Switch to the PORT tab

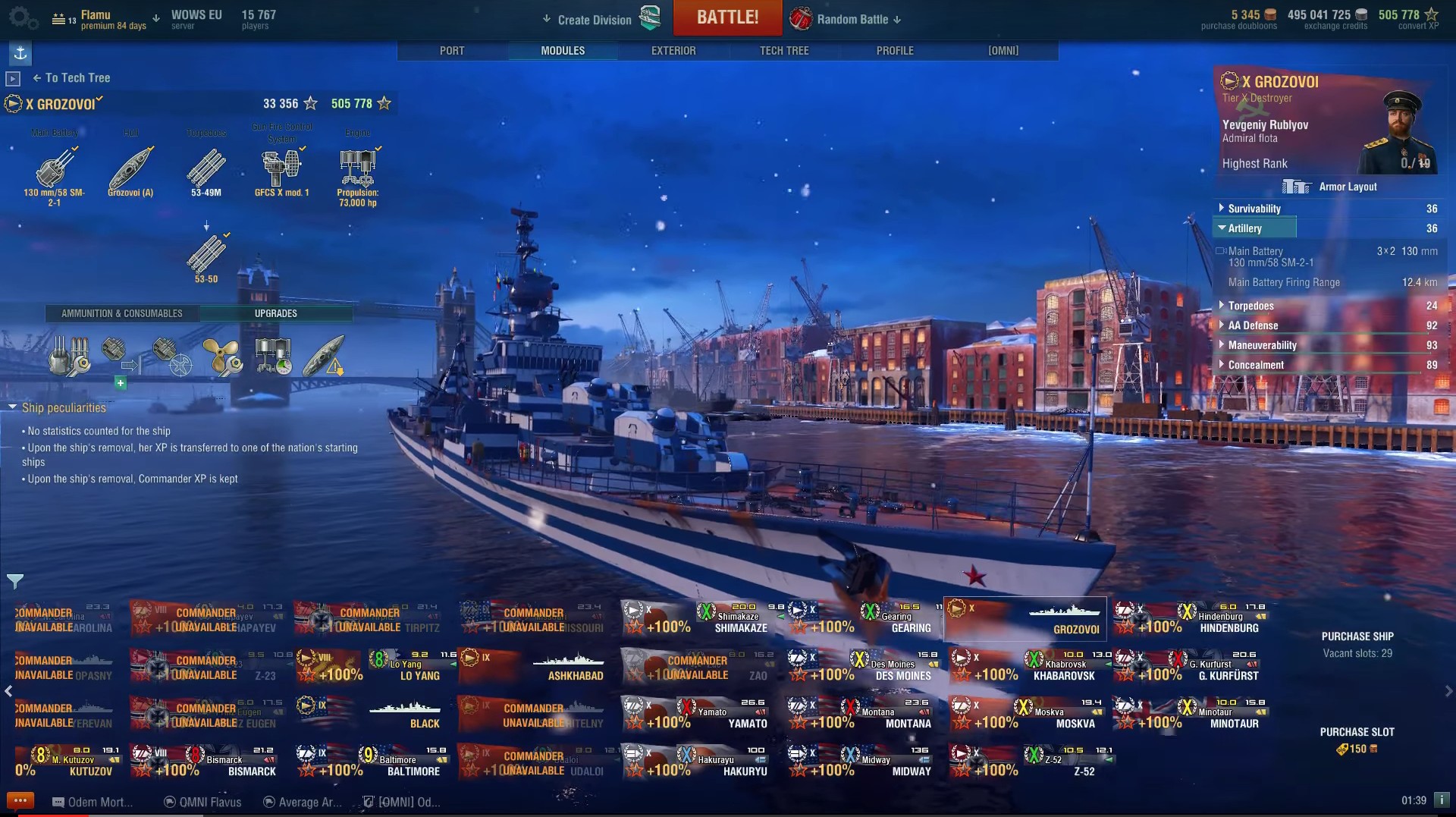452,51
